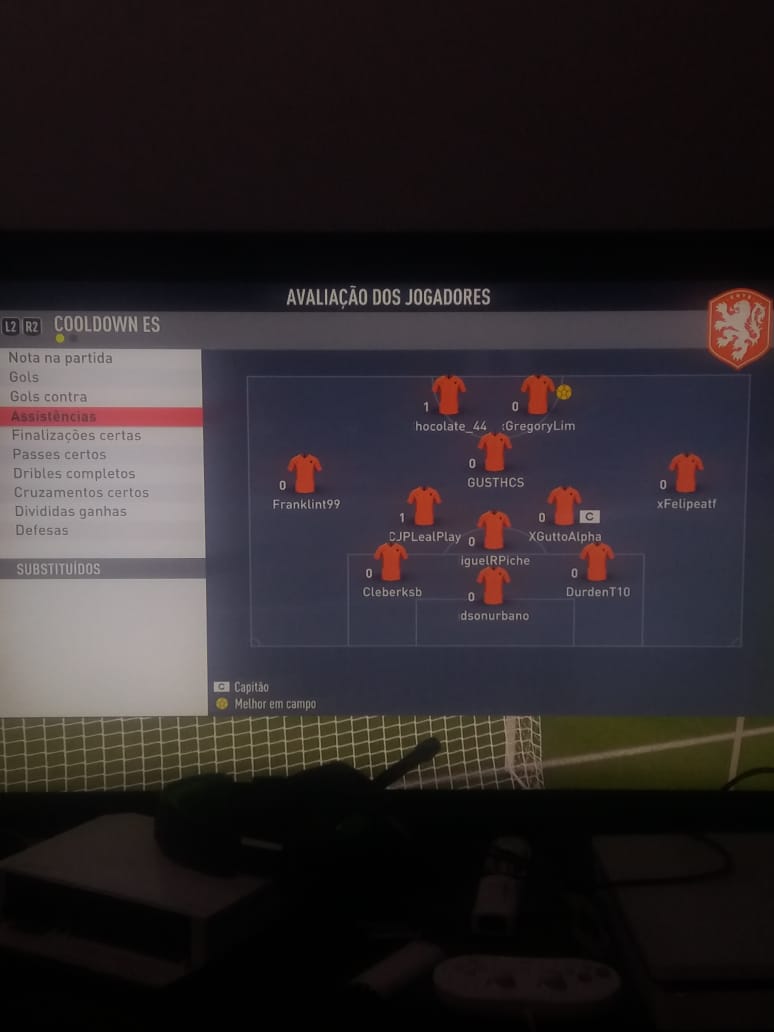Select the Netherlands lion team crest
Screen dimensions: 774x1032
(740, 328)
